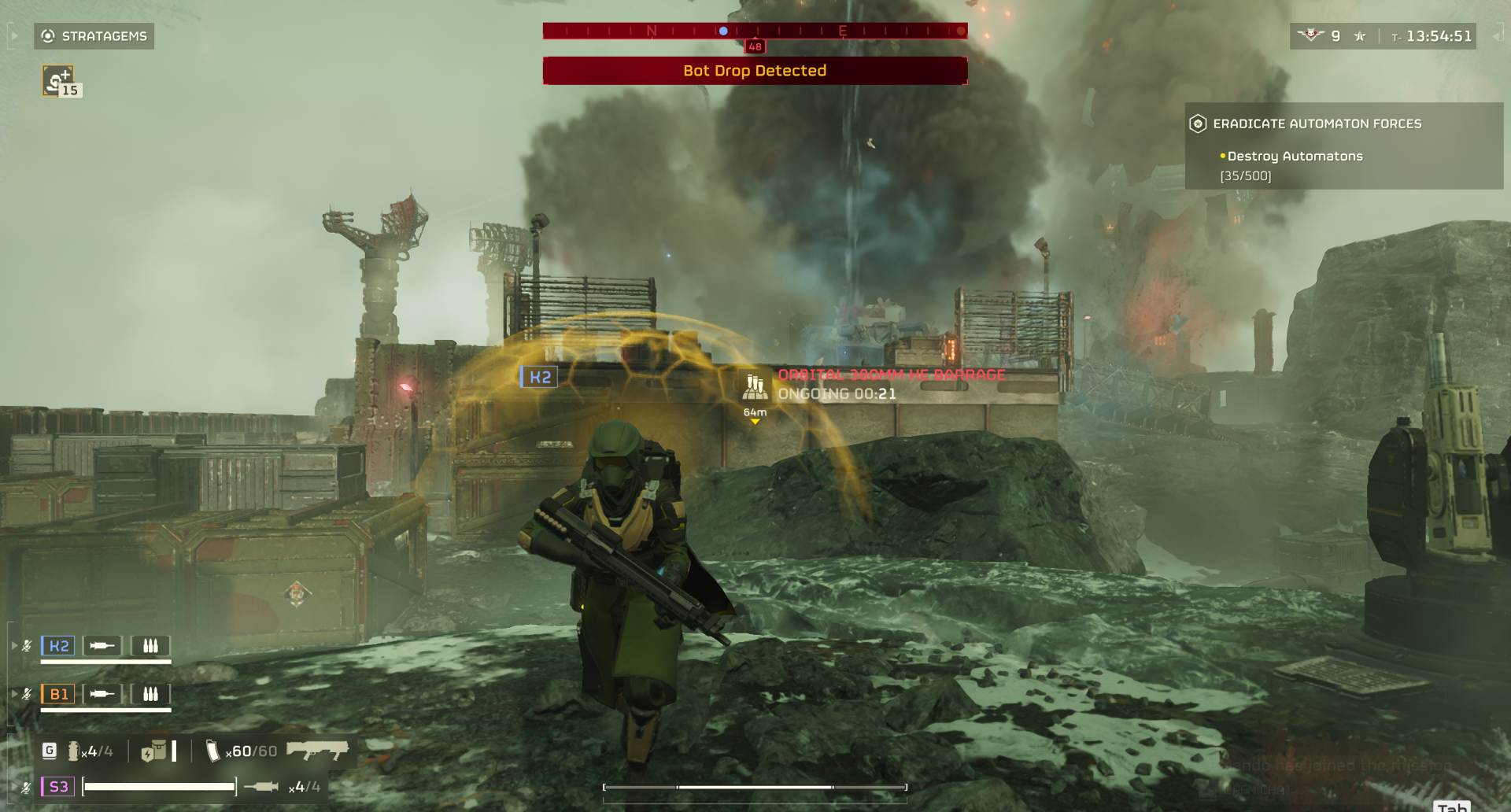Viewport: 1511px width, 812px height.
Task: Click K2's stim syringe icon
Action: (x=103, y=645)
